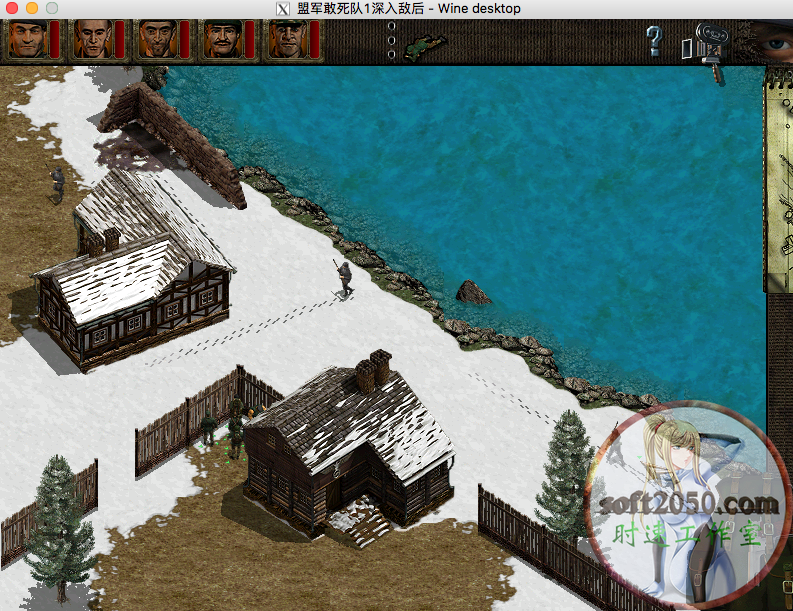Select the bald commando portrait

coord(91,40)
